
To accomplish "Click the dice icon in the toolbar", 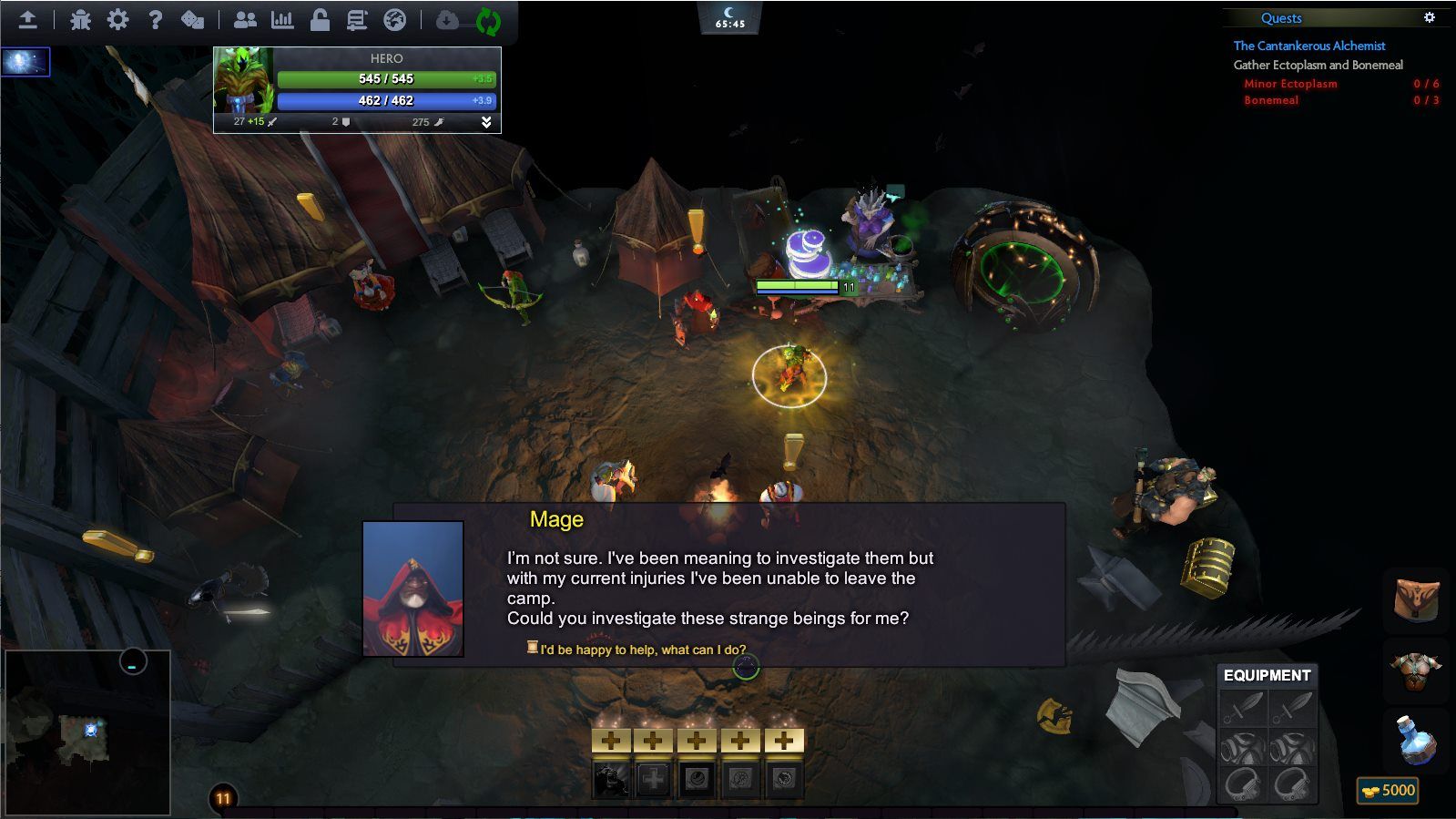I will (192, 19).
